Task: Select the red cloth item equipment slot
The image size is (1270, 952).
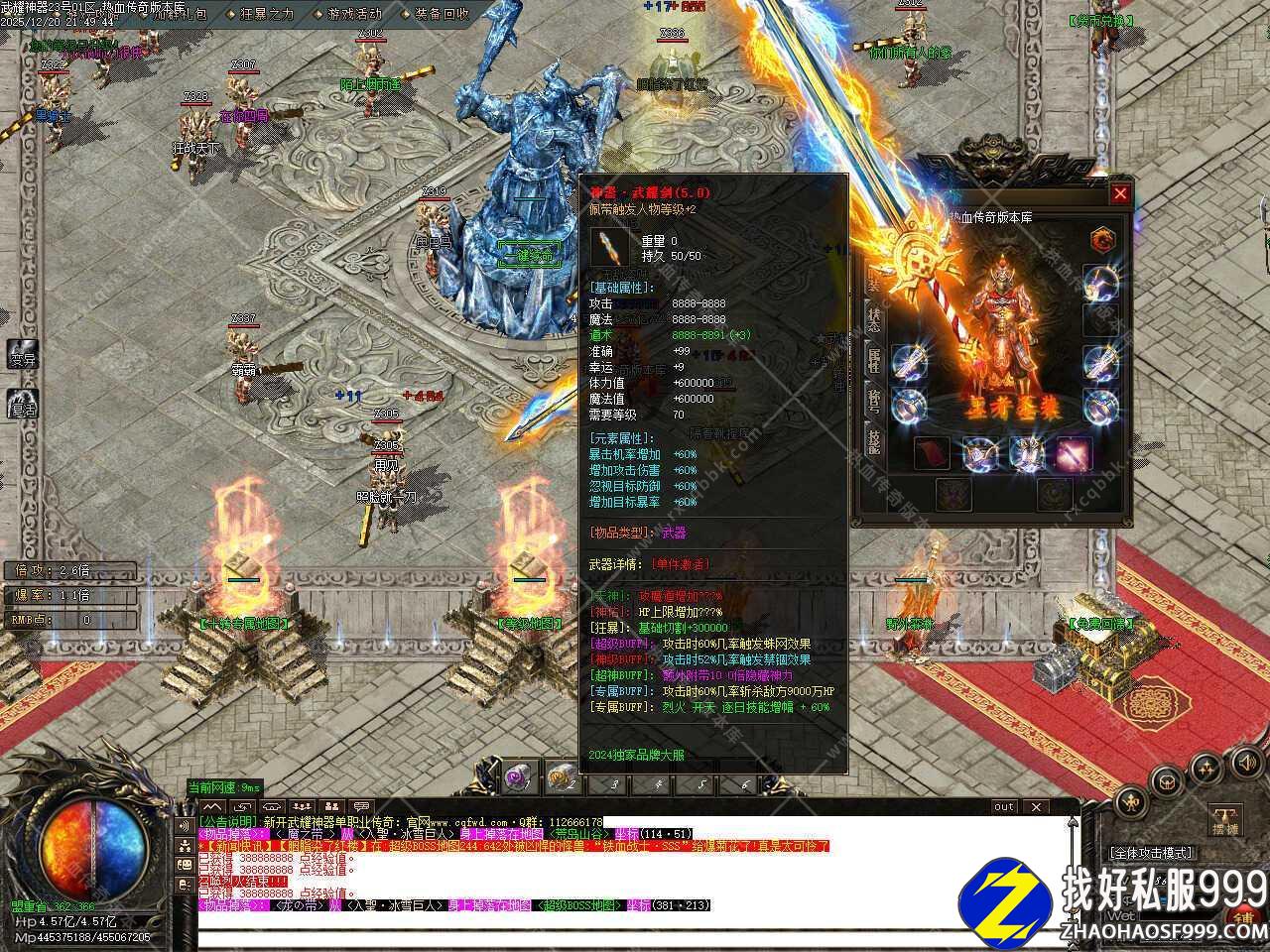Action: point(932,453)
